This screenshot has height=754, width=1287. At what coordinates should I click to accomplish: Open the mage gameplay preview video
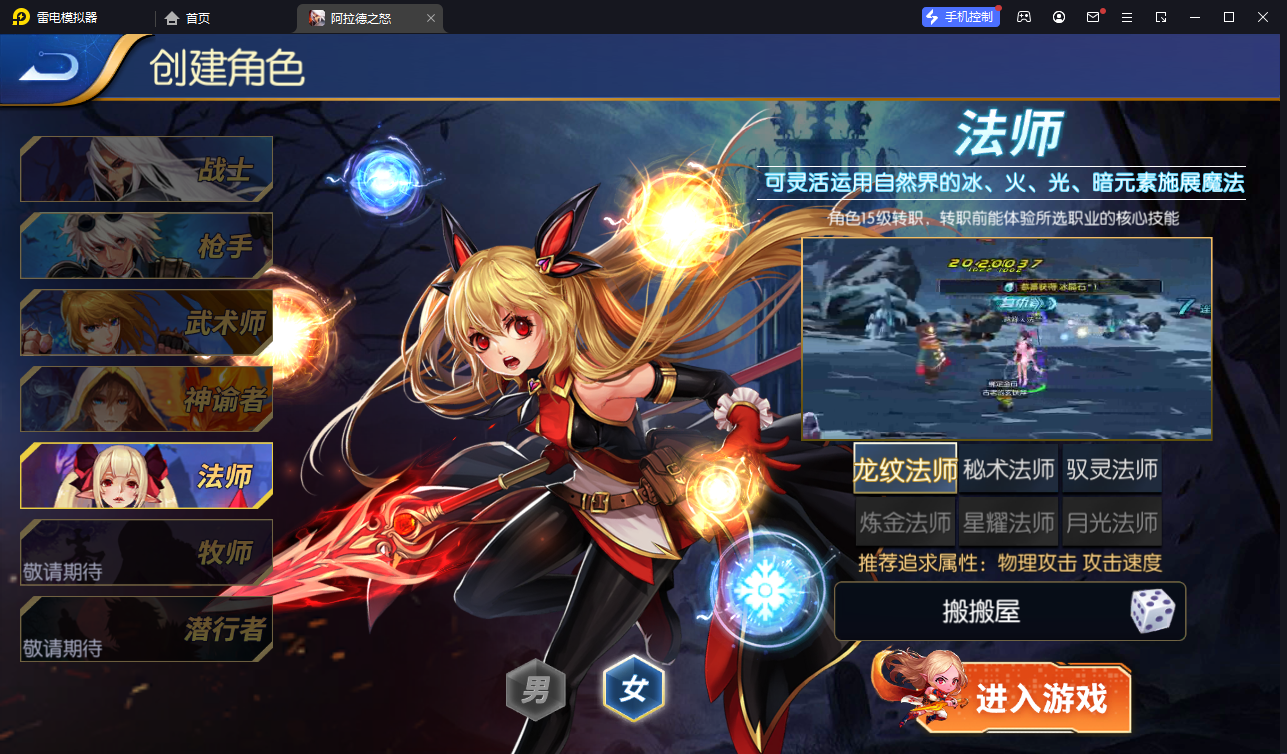(x=1006, y=337)
